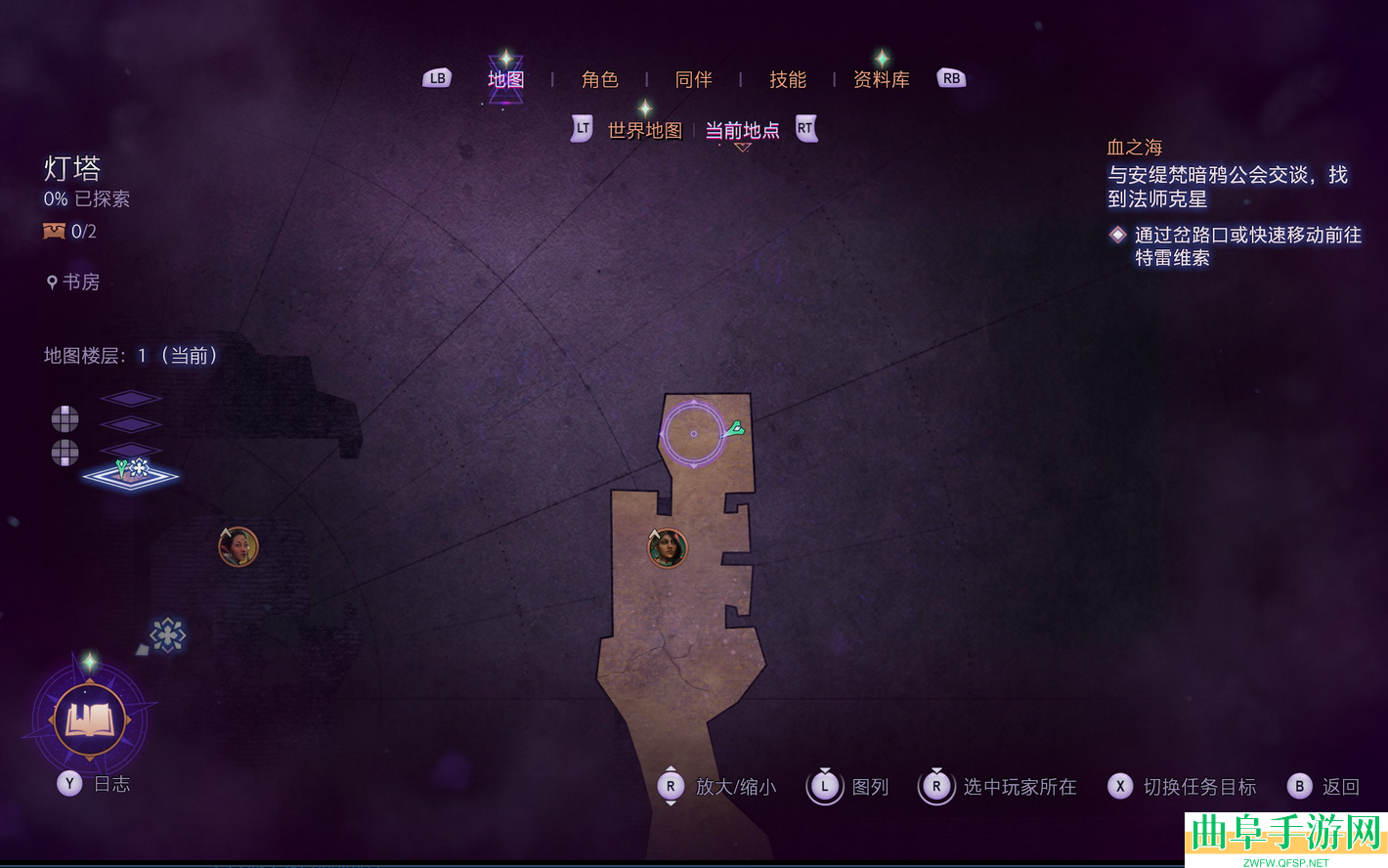Select the companion portrait in the dark area
Screen dimensions: 1388x868
pos(238,546)
